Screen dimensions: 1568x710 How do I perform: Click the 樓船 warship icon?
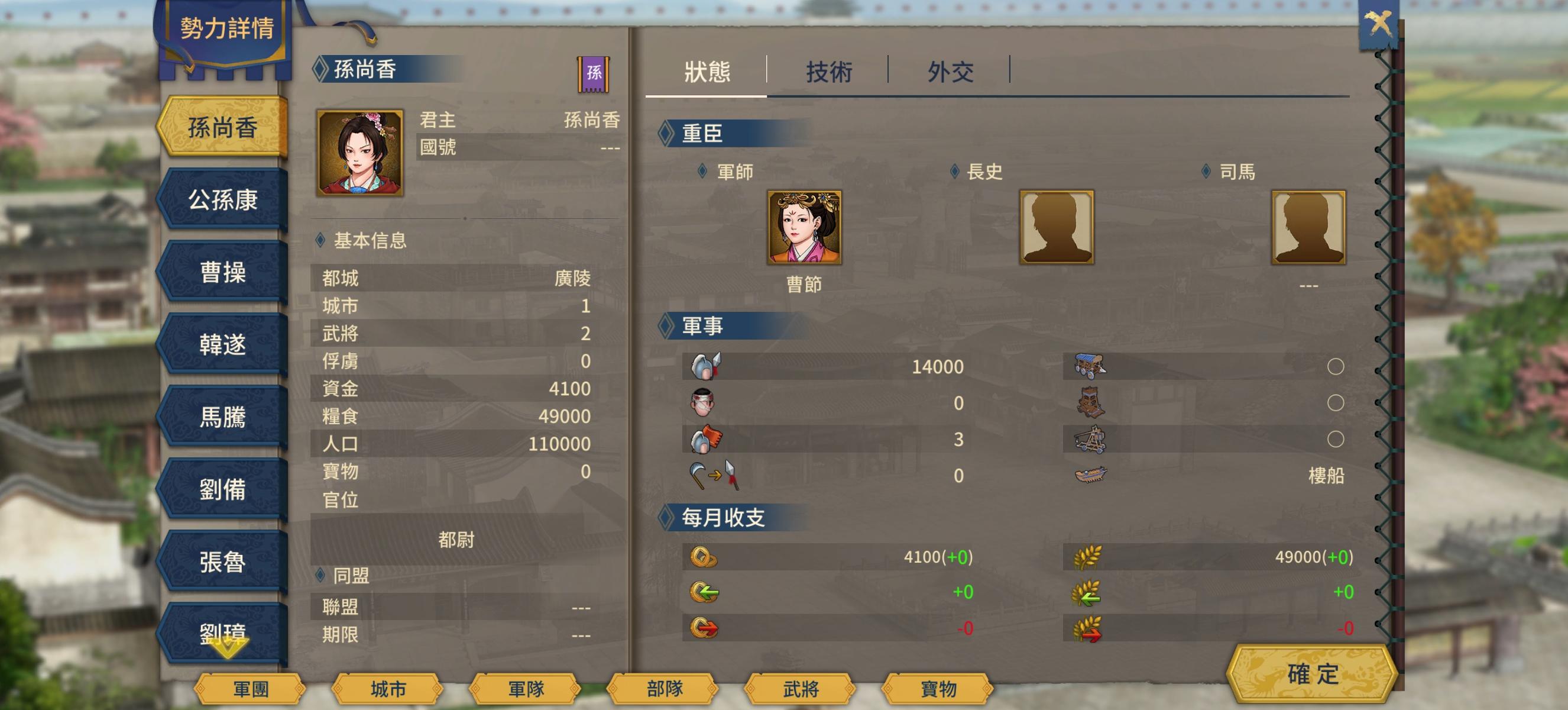pyautogui.click(x=1090, y=475)
